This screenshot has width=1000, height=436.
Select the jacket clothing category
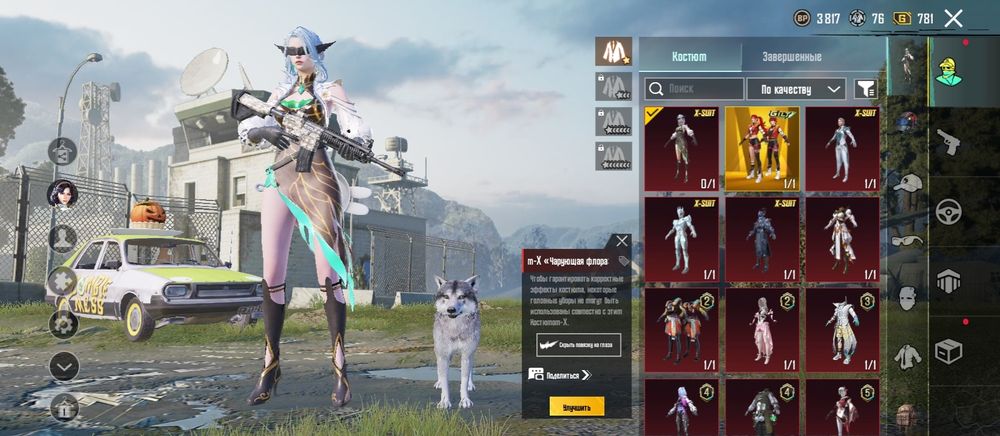coord(907,354)
